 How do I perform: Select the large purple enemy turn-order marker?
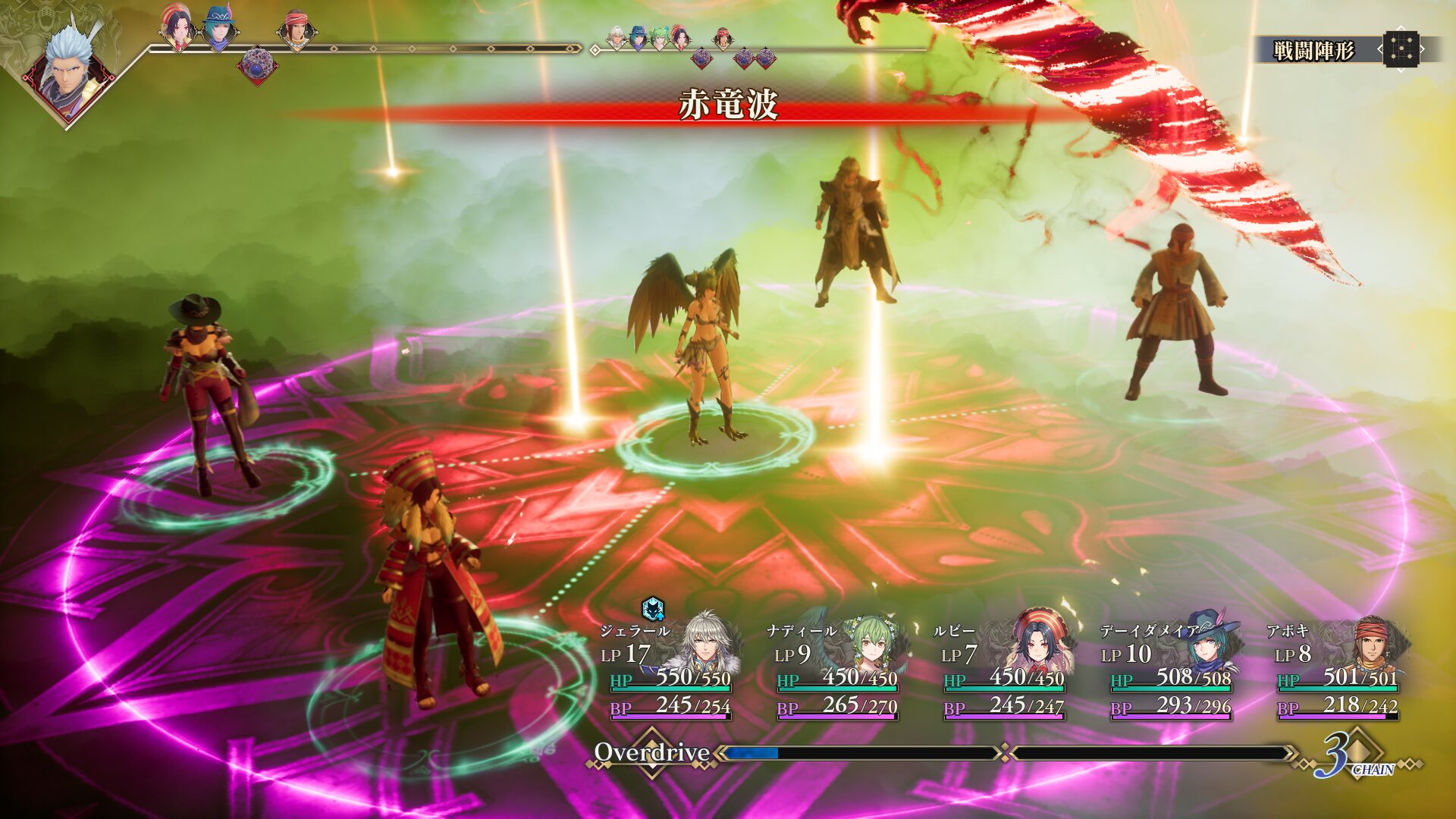point(257,65)
